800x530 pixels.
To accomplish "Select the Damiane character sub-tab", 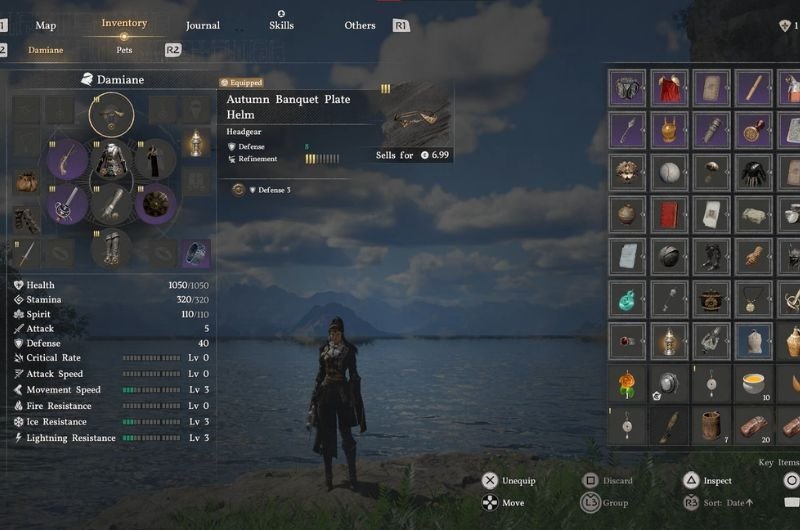I will click(45, 50).
